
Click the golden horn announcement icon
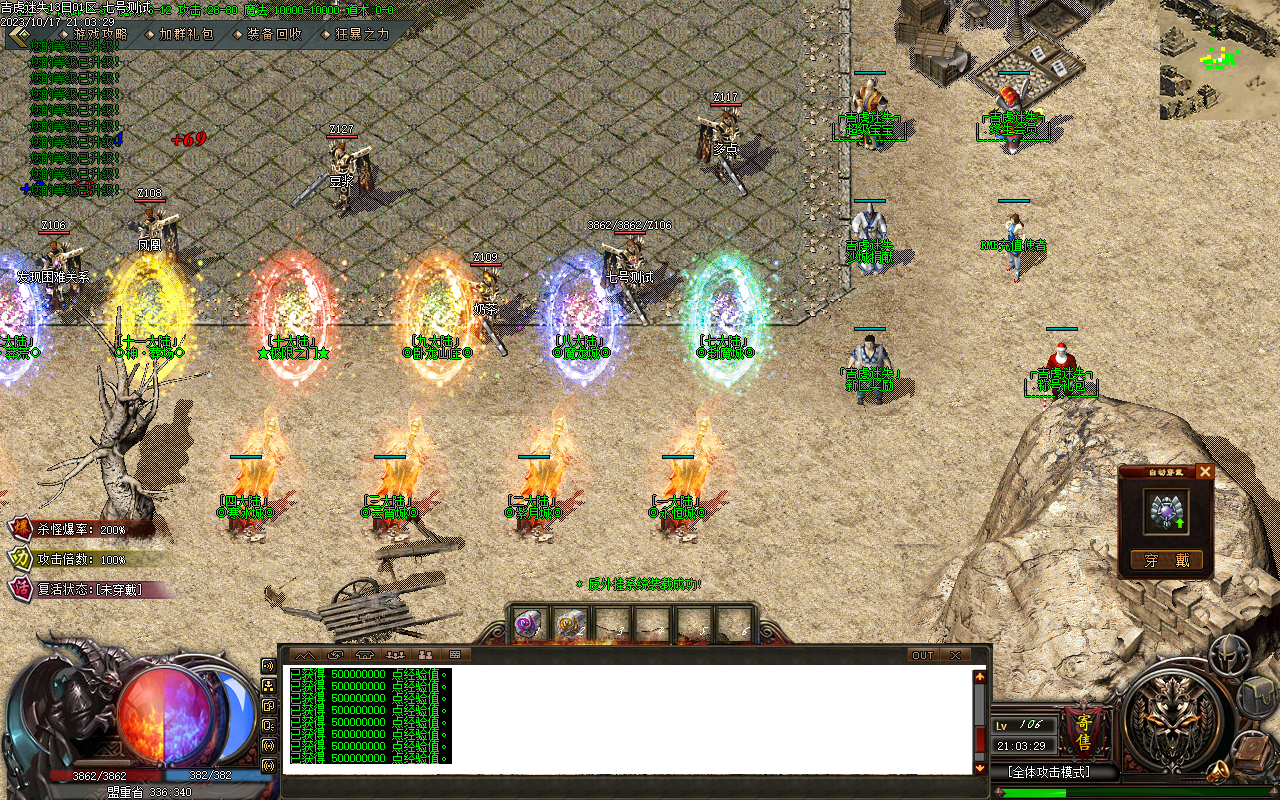click(1218, 771)
